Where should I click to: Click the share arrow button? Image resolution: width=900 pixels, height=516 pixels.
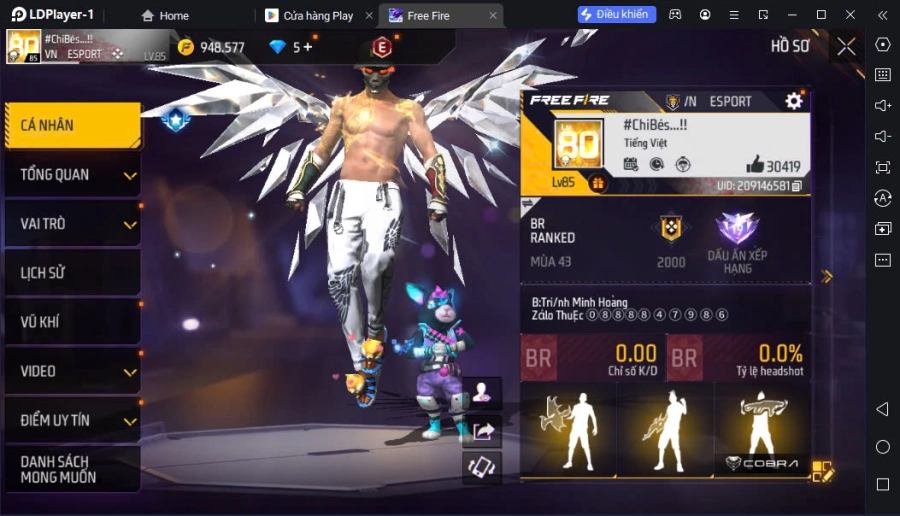pos(483,431)
